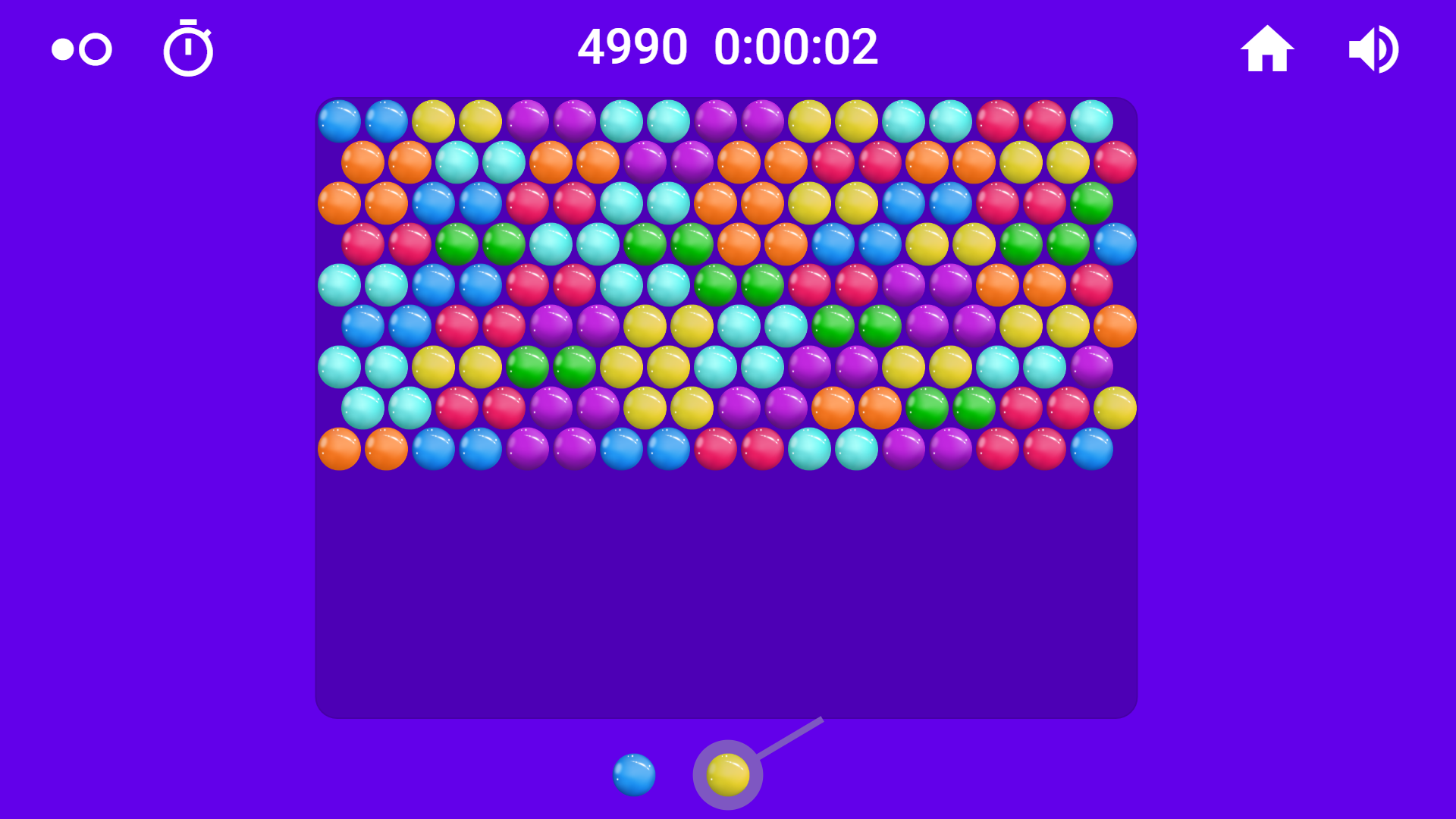The image size is (1456, 819).
Task: Click the outlined circle of the bubbles icon
Action: point(94,49)
